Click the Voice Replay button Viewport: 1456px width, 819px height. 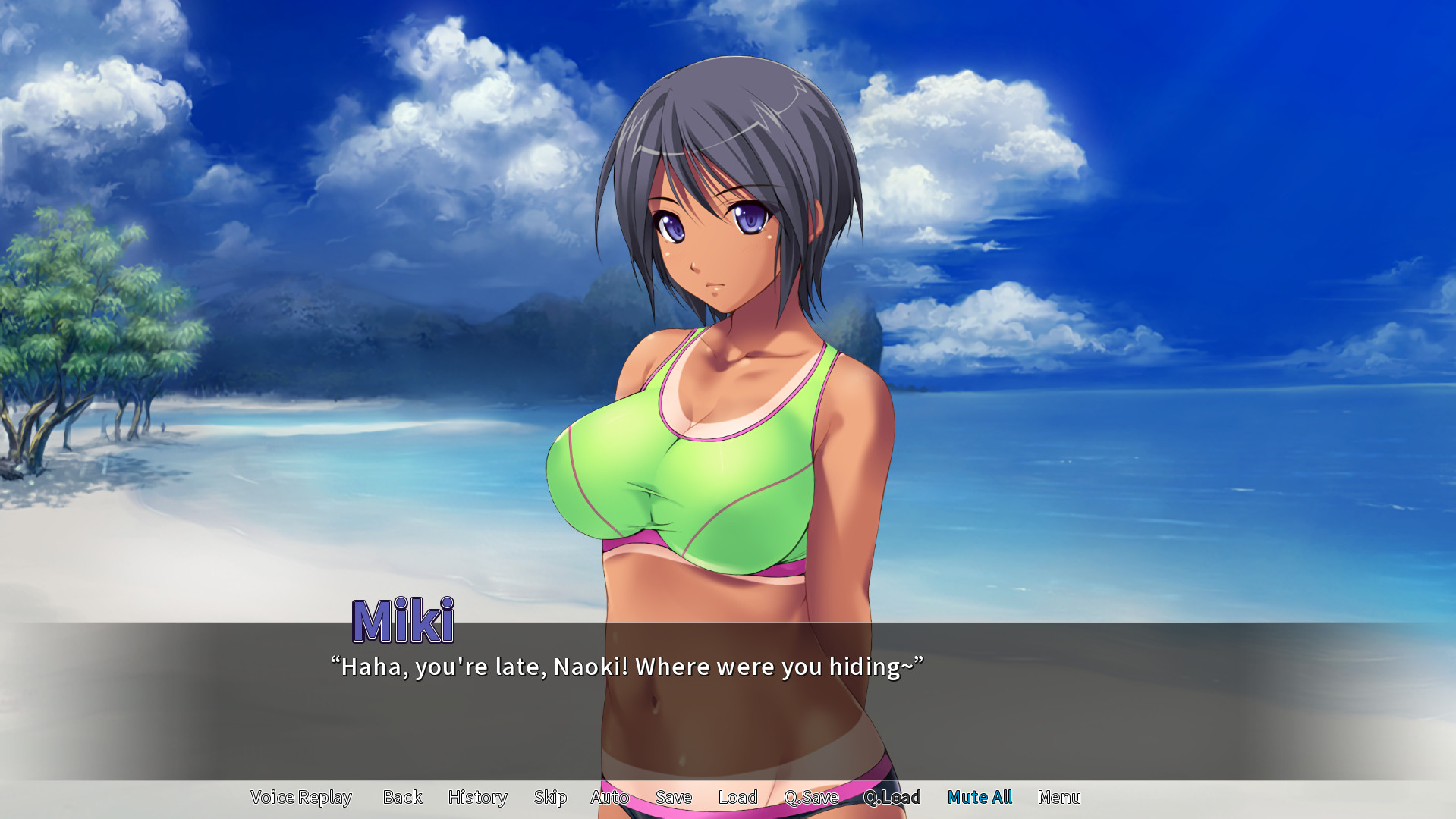tap(300, 797)
